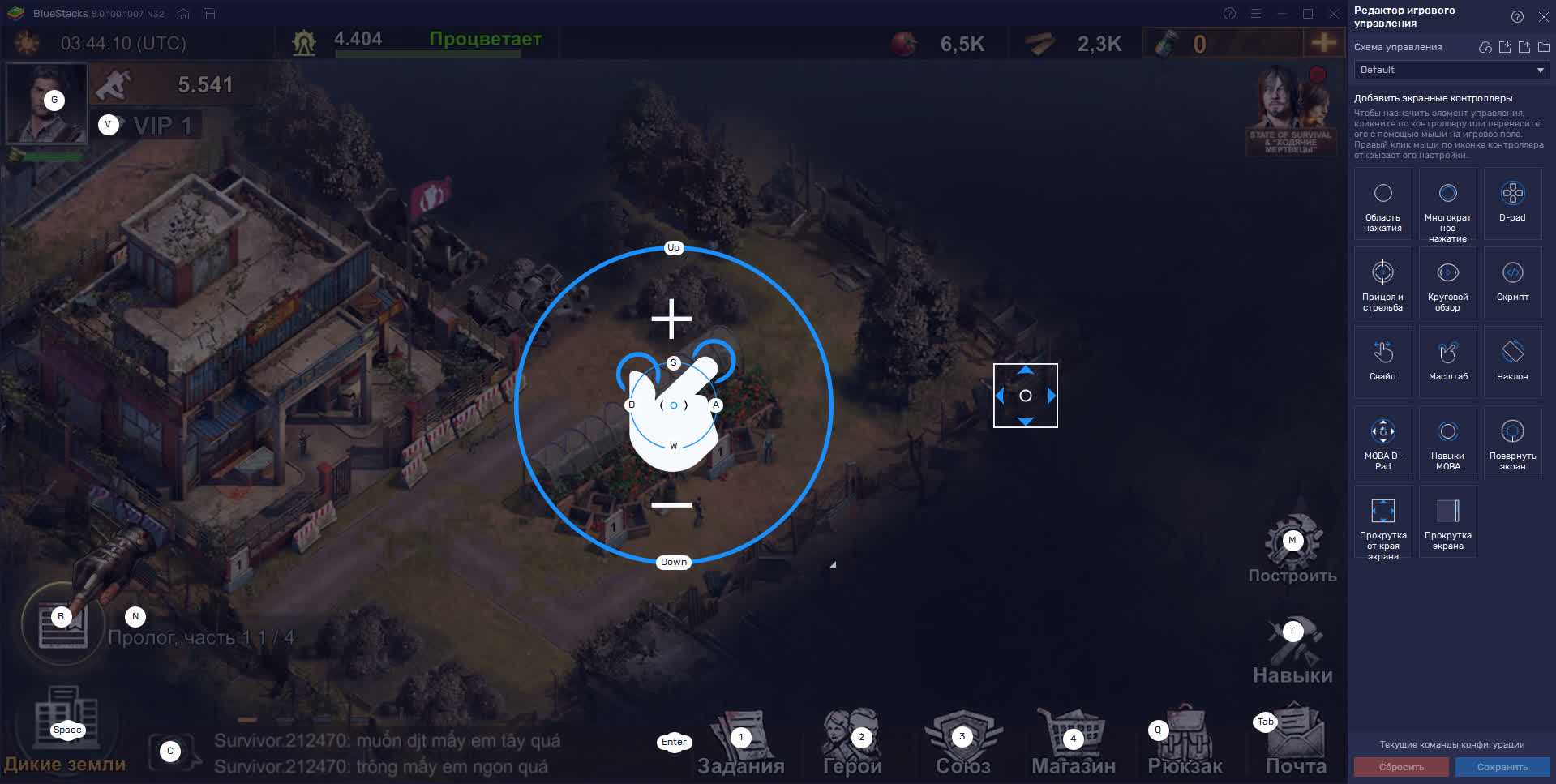This screenshot has width=1556, height=784.
Task: Open the Пролог chapter quest book
Action: (x=62, y=625)
